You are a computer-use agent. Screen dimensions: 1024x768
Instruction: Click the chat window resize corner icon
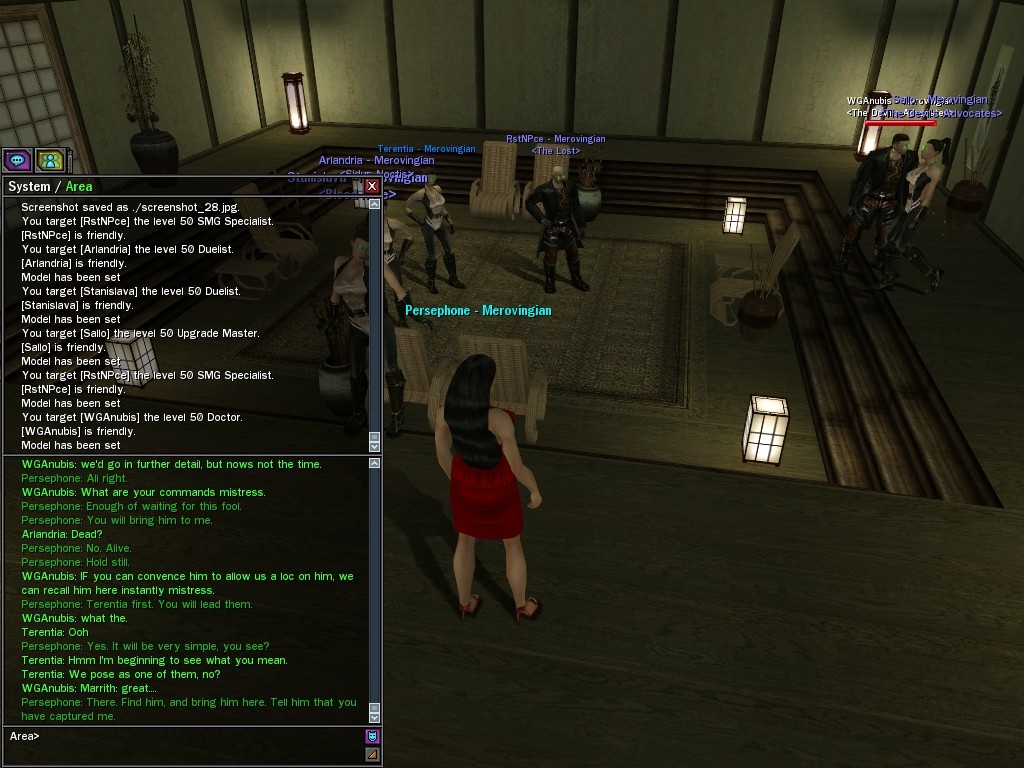372,755
